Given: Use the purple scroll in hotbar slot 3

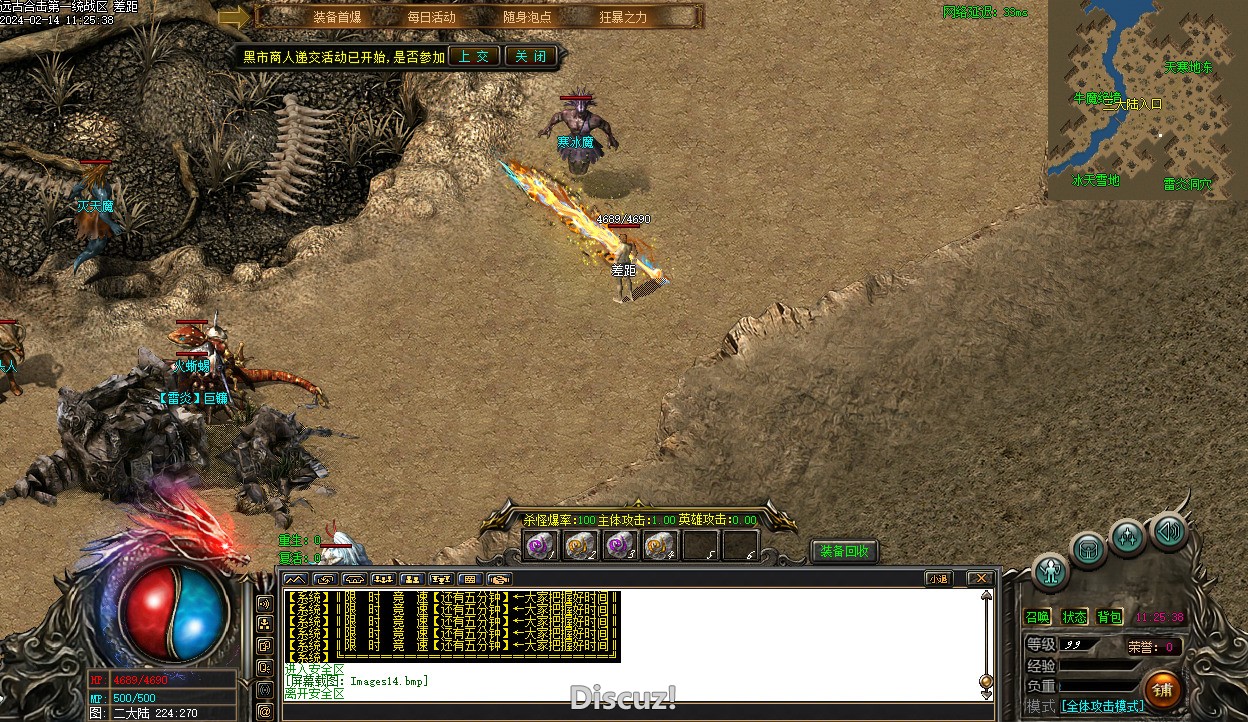Looking at the screenshot, I should 620,545.
